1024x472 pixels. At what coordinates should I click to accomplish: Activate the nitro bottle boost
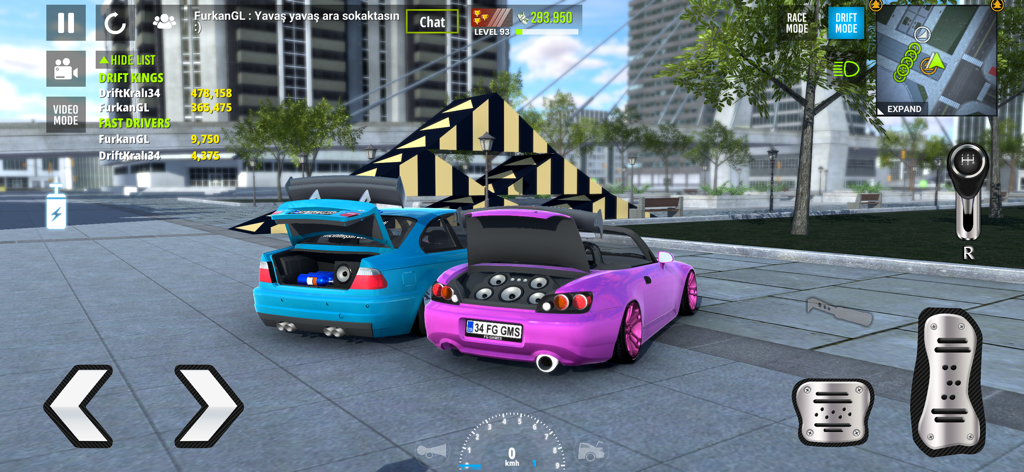tap(56, 208)
